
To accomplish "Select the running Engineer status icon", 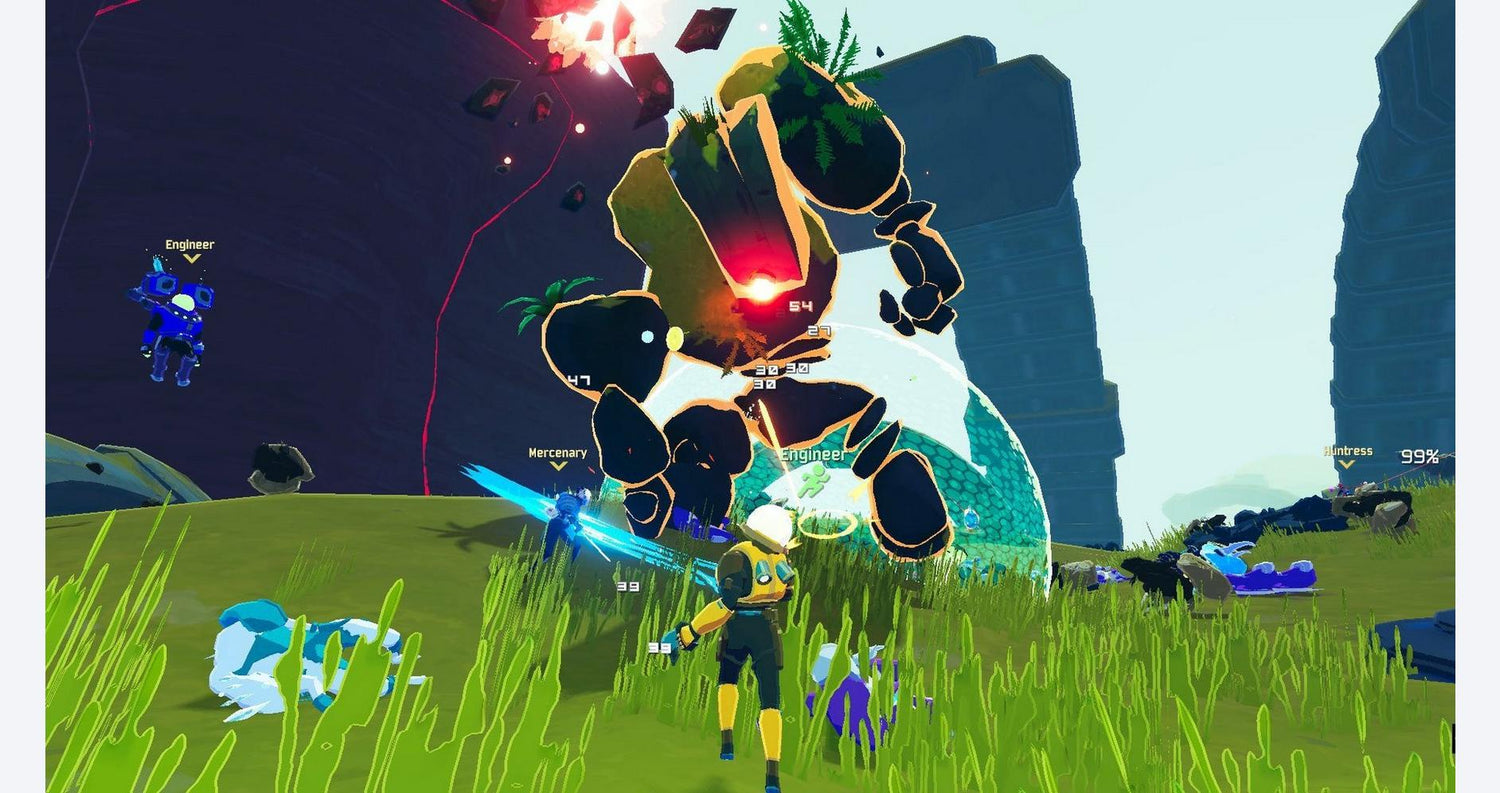I will click(814, 483).
